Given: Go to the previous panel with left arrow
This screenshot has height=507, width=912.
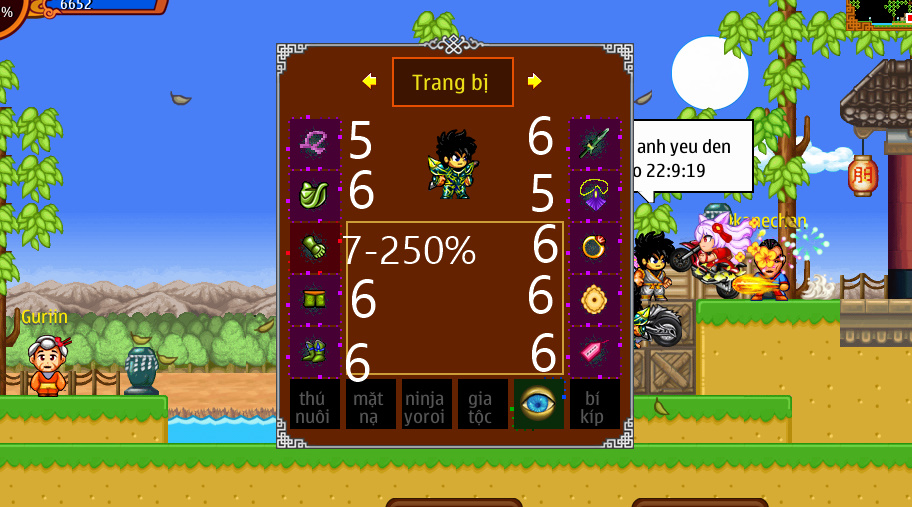Looking at the screenshot, I should (x=369, y=81).
